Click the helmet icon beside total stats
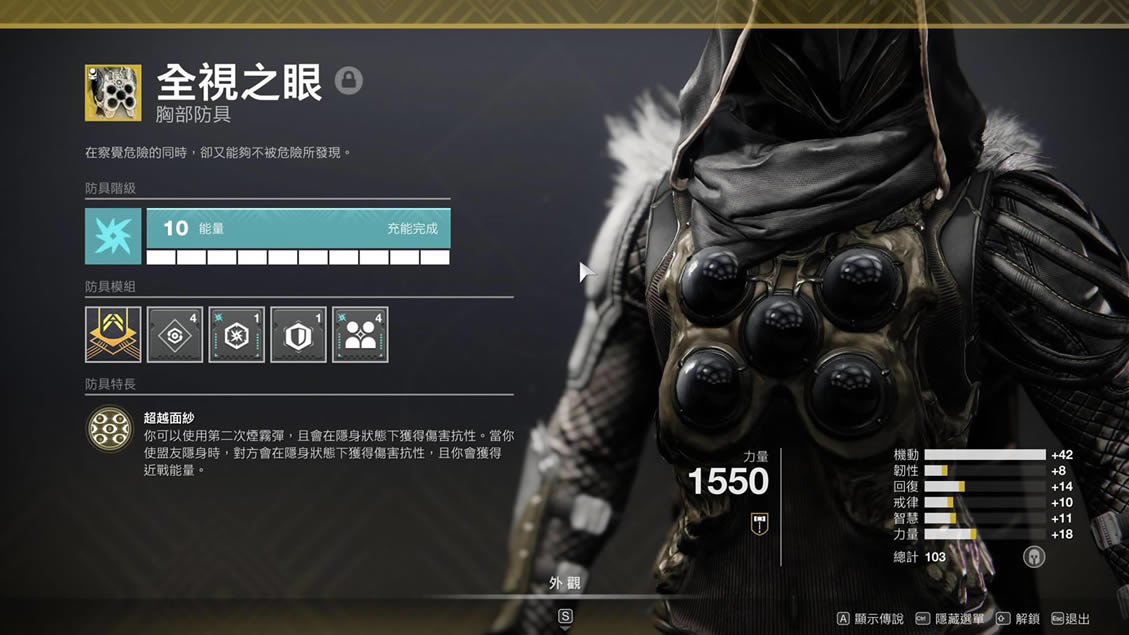This screenshot has height=635, width=1129. pyautogui.click(x=1034, y=557)
